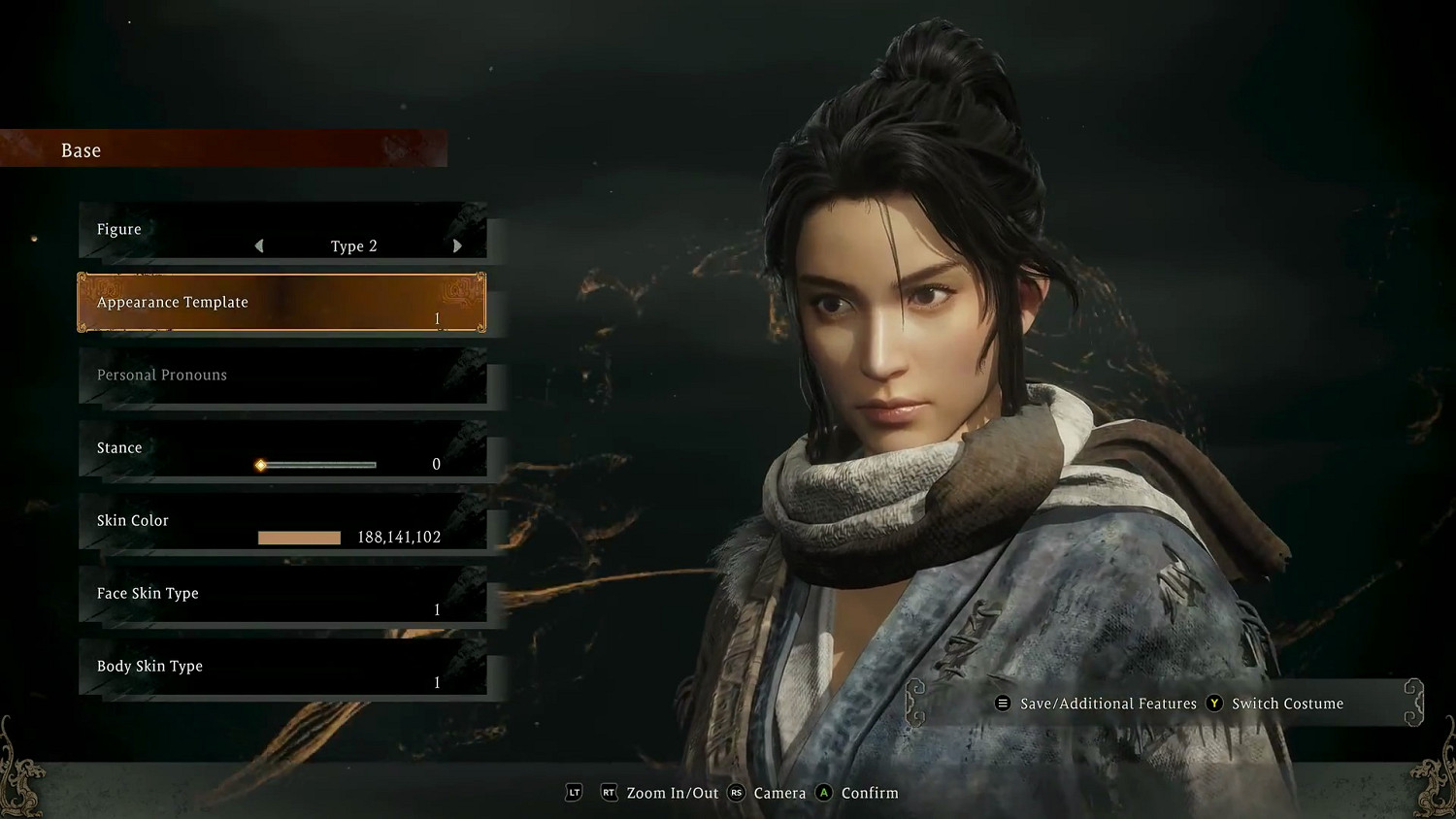Click the RS Camera control icon
The image size is (1456, 819).
pyautogui.click(x=736, y=793)
